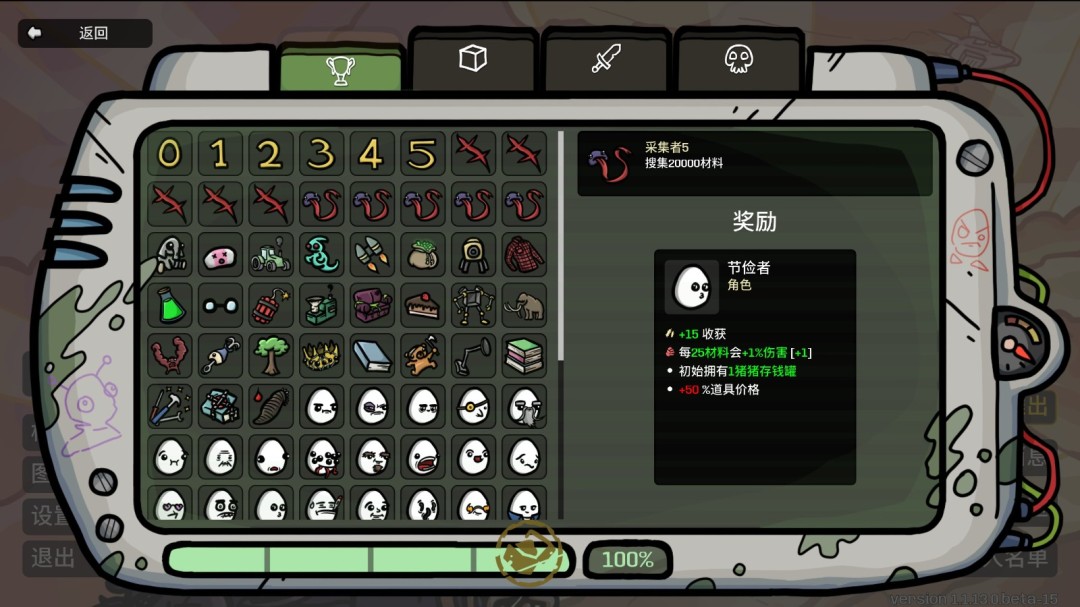Select the number 3 achievement tile
Viewport: 1080px width, 607px height.
321,154
